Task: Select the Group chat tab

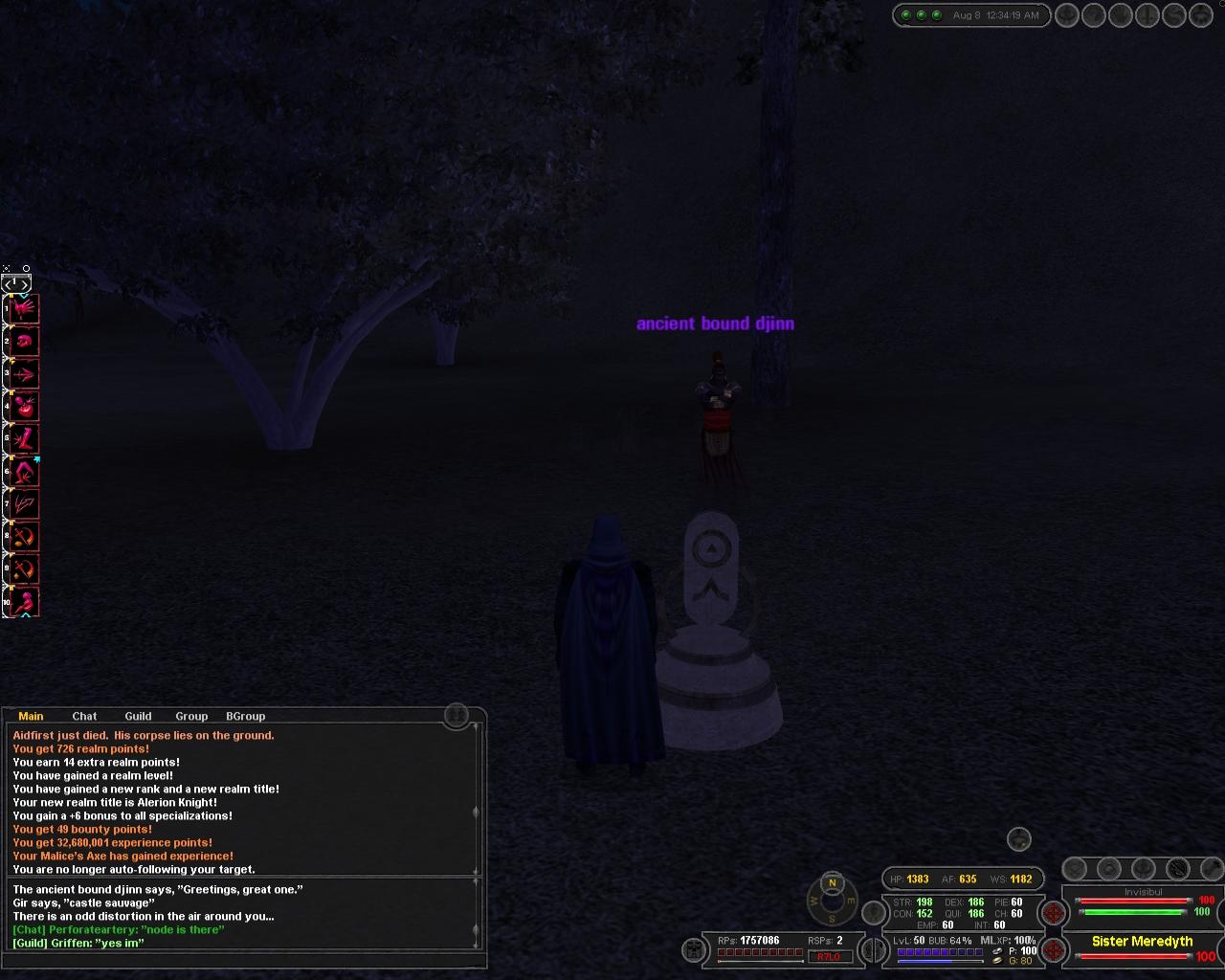Action: click(191, 716)
